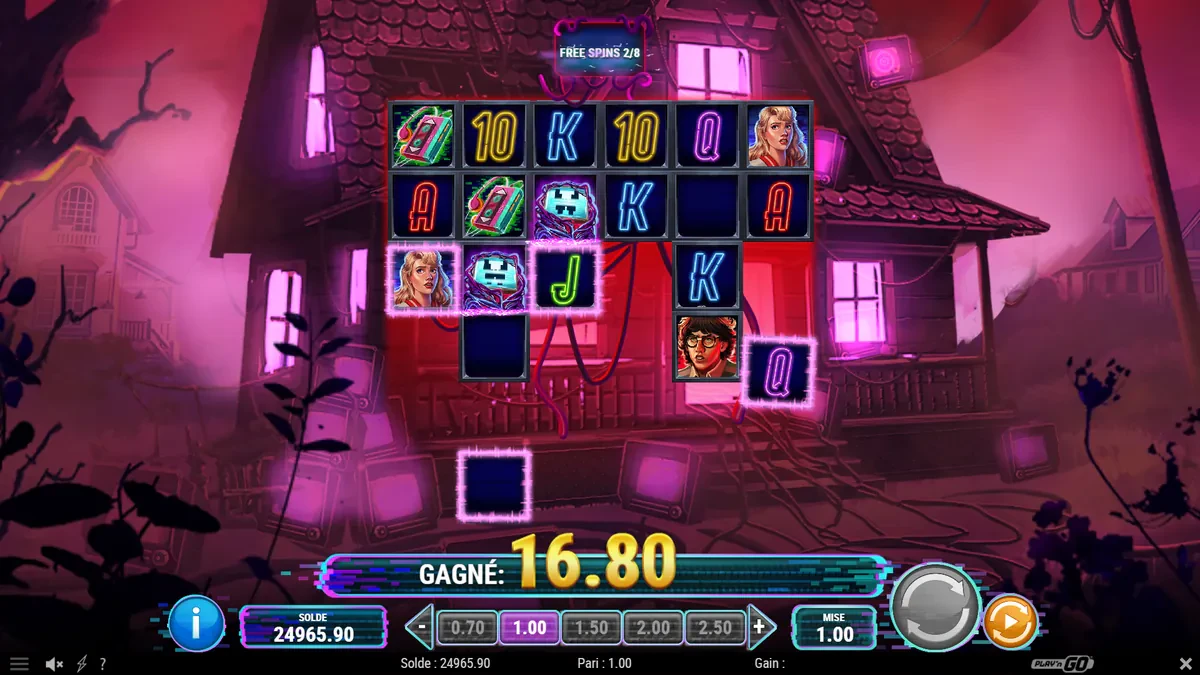The width and height of the screenshot is (1200, 675).
Task: Select the 0.70 bet value
Action: click(x=467, y=628)
